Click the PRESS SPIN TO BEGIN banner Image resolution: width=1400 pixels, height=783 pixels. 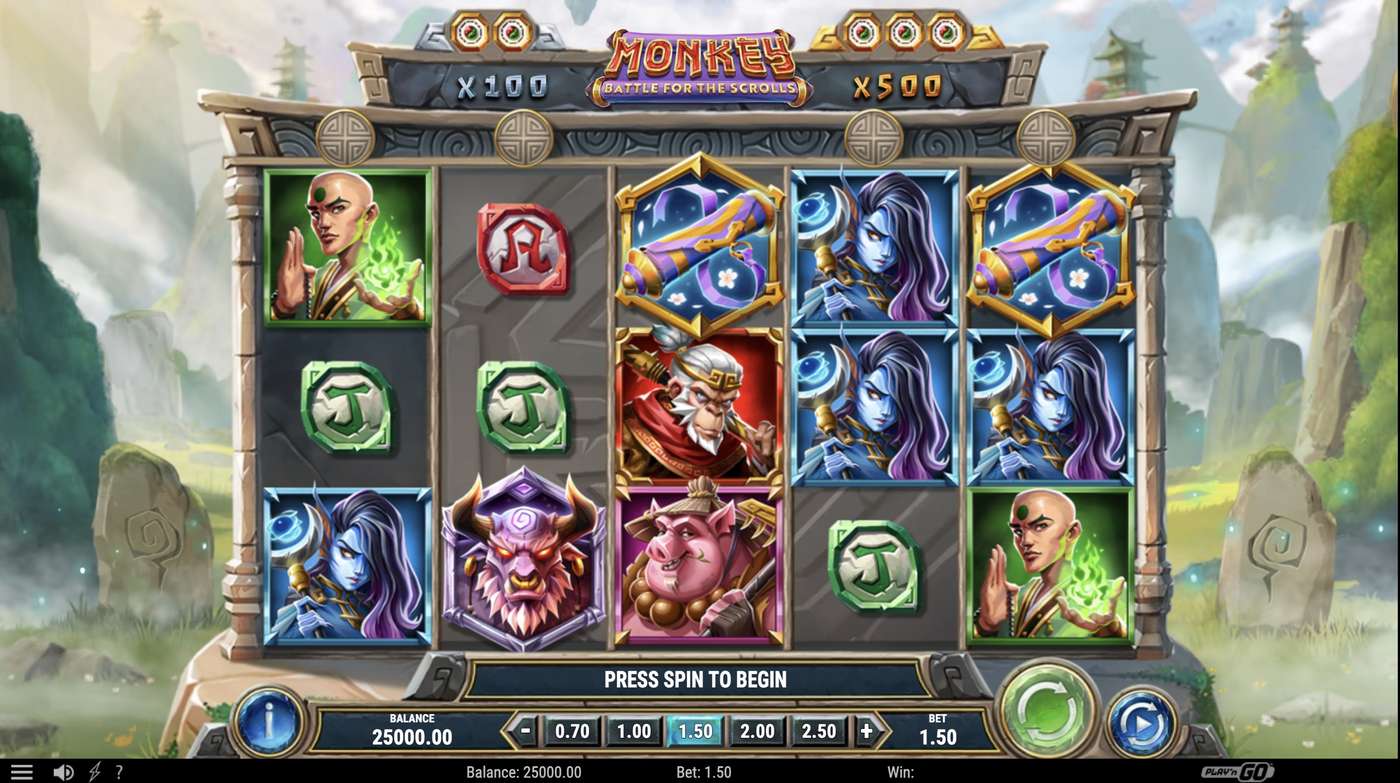coord(697,680)
